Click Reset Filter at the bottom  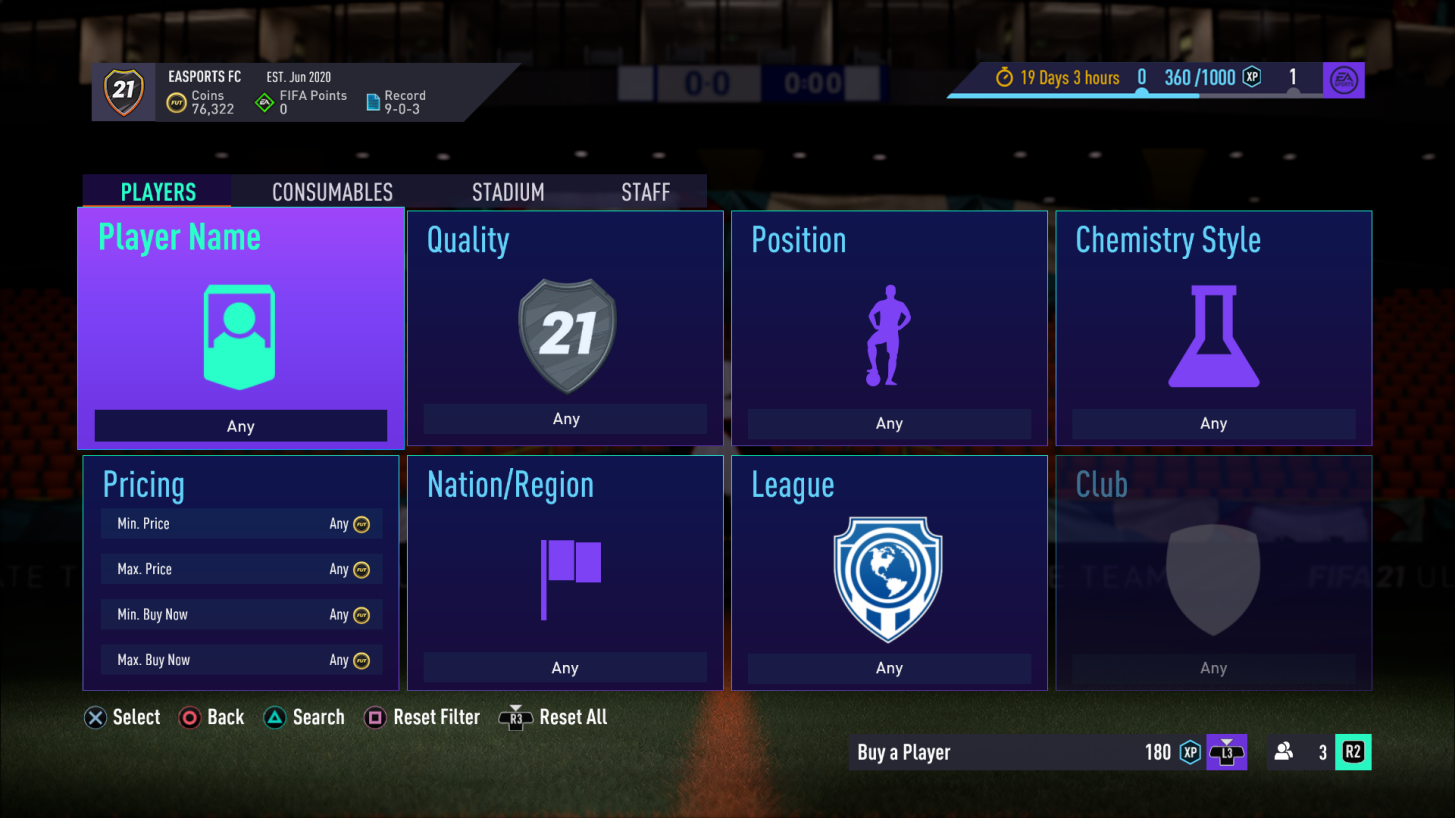click(x=421, y=717)
